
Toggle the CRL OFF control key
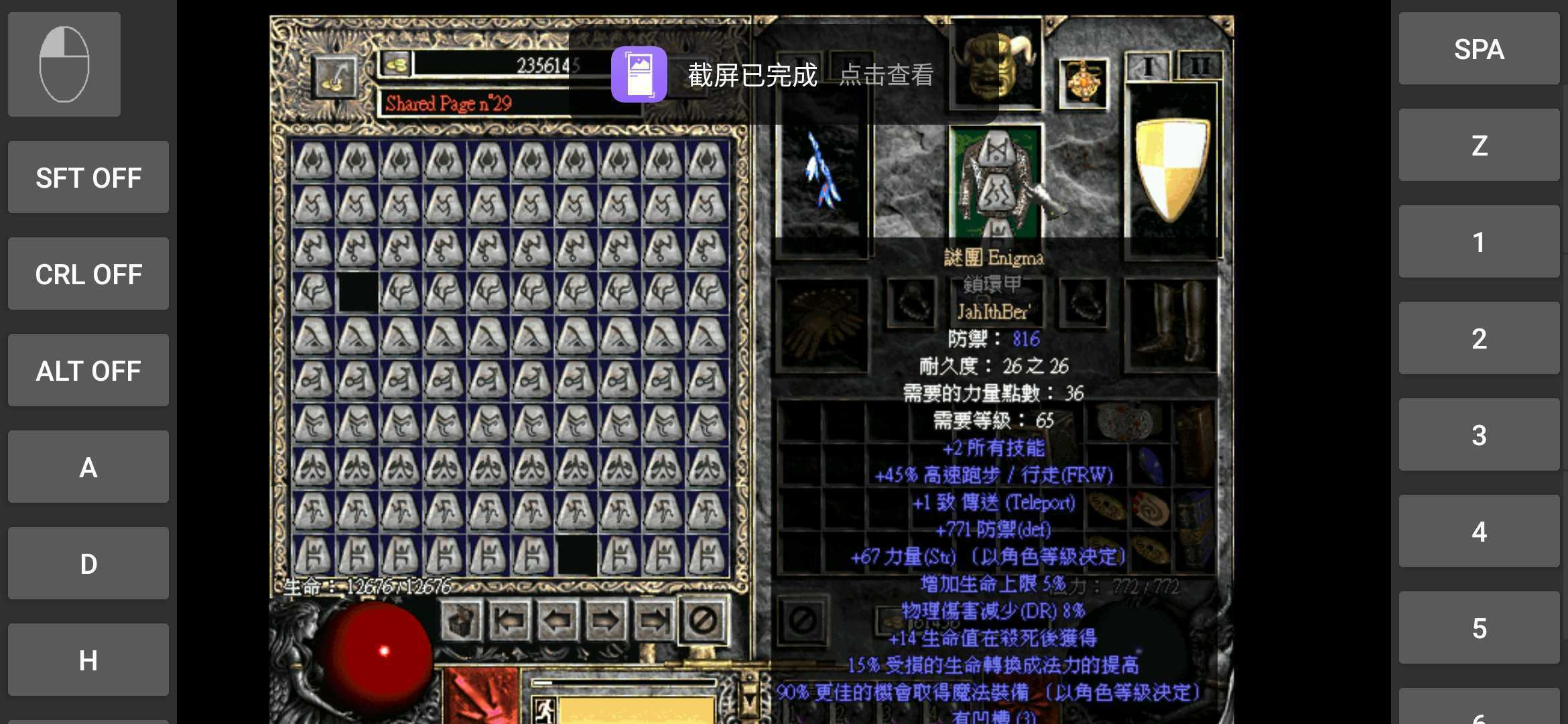pyautogui.click(x=88, y=274)
